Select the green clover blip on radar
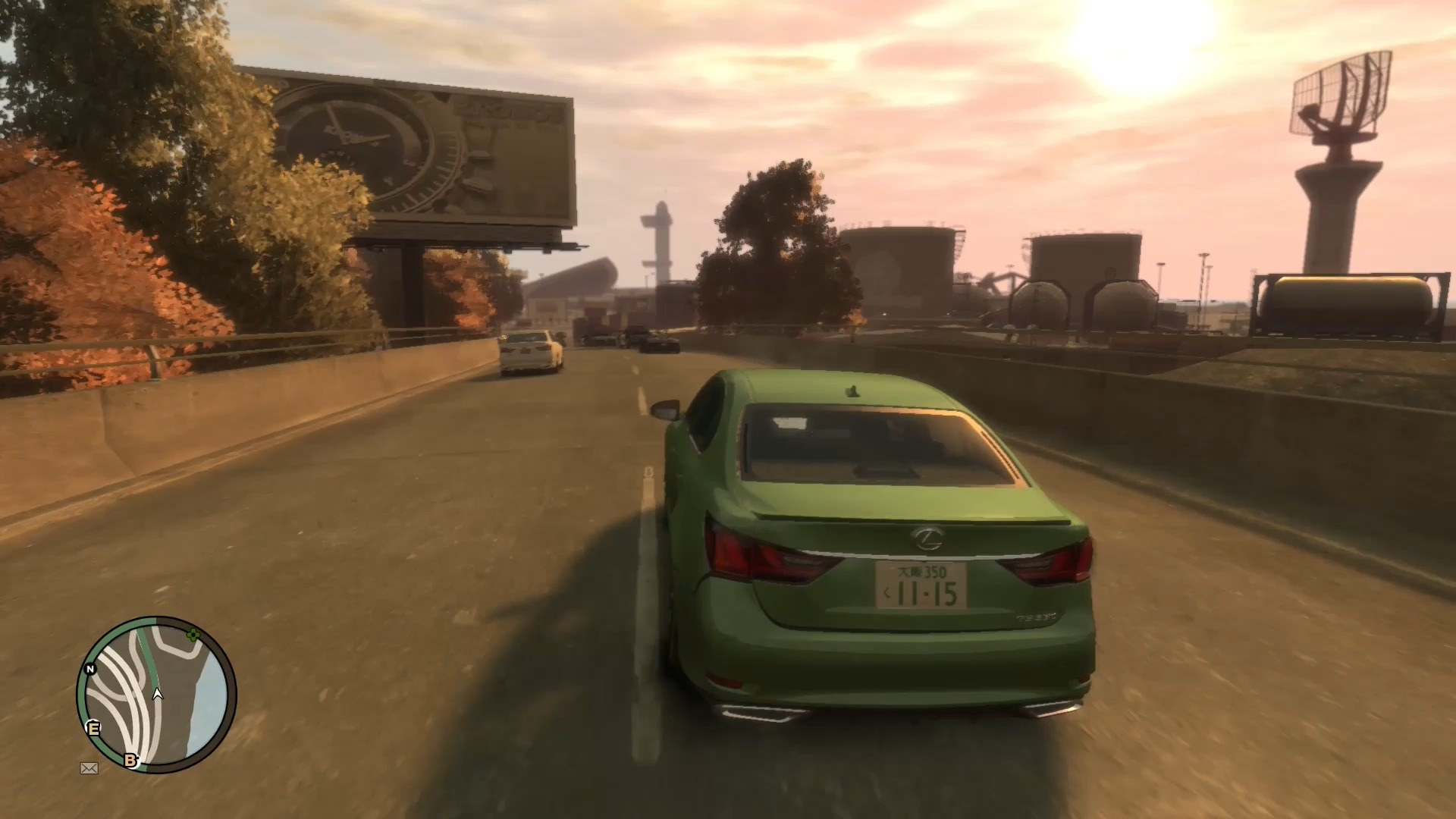The image size is (1456, 819). click(193, 635)
